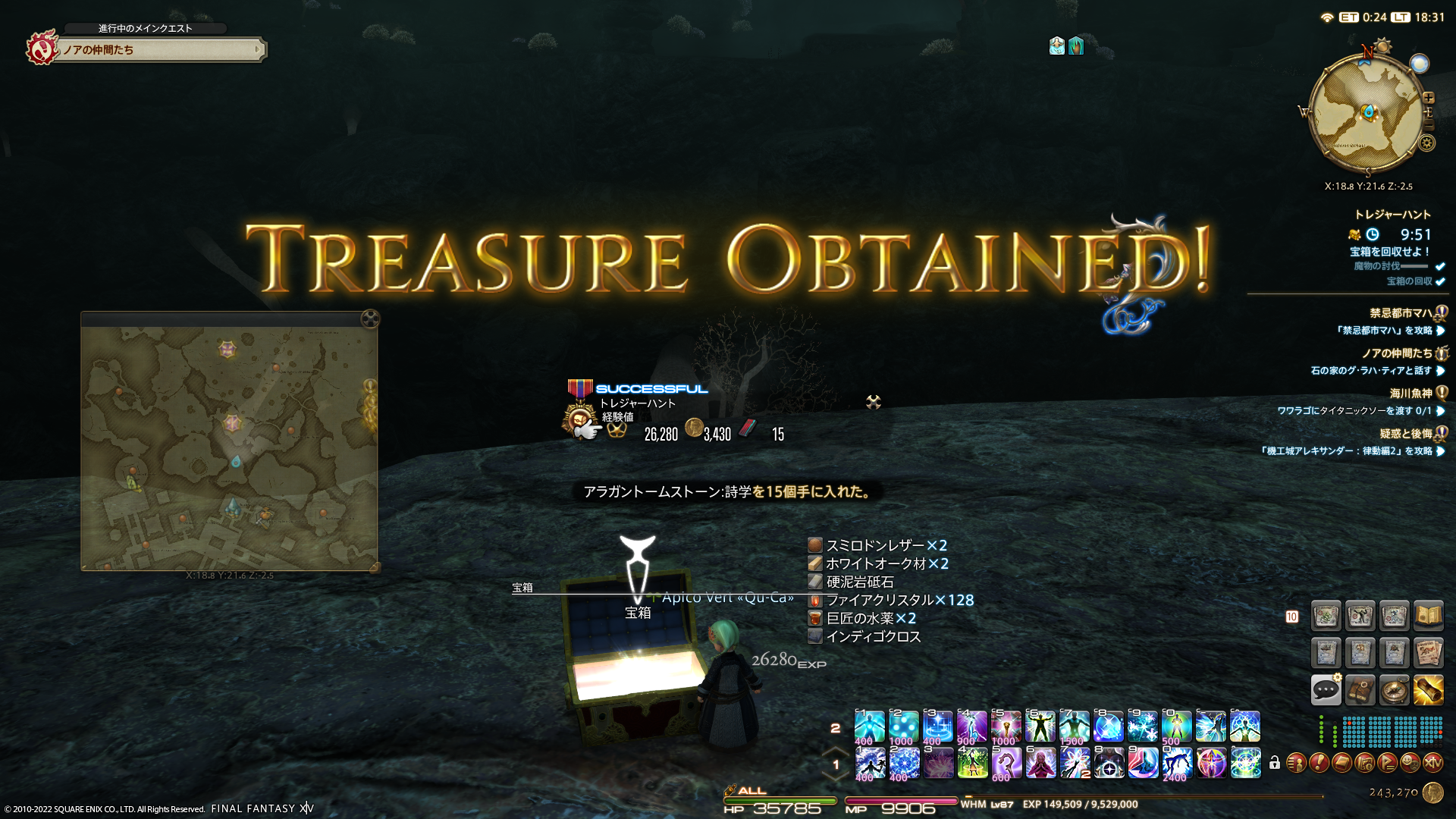Activate the praying pink-haired figure ability
Image resolution: width=1456 pixels, height=819 pixels.
[x=1040, y=763]
